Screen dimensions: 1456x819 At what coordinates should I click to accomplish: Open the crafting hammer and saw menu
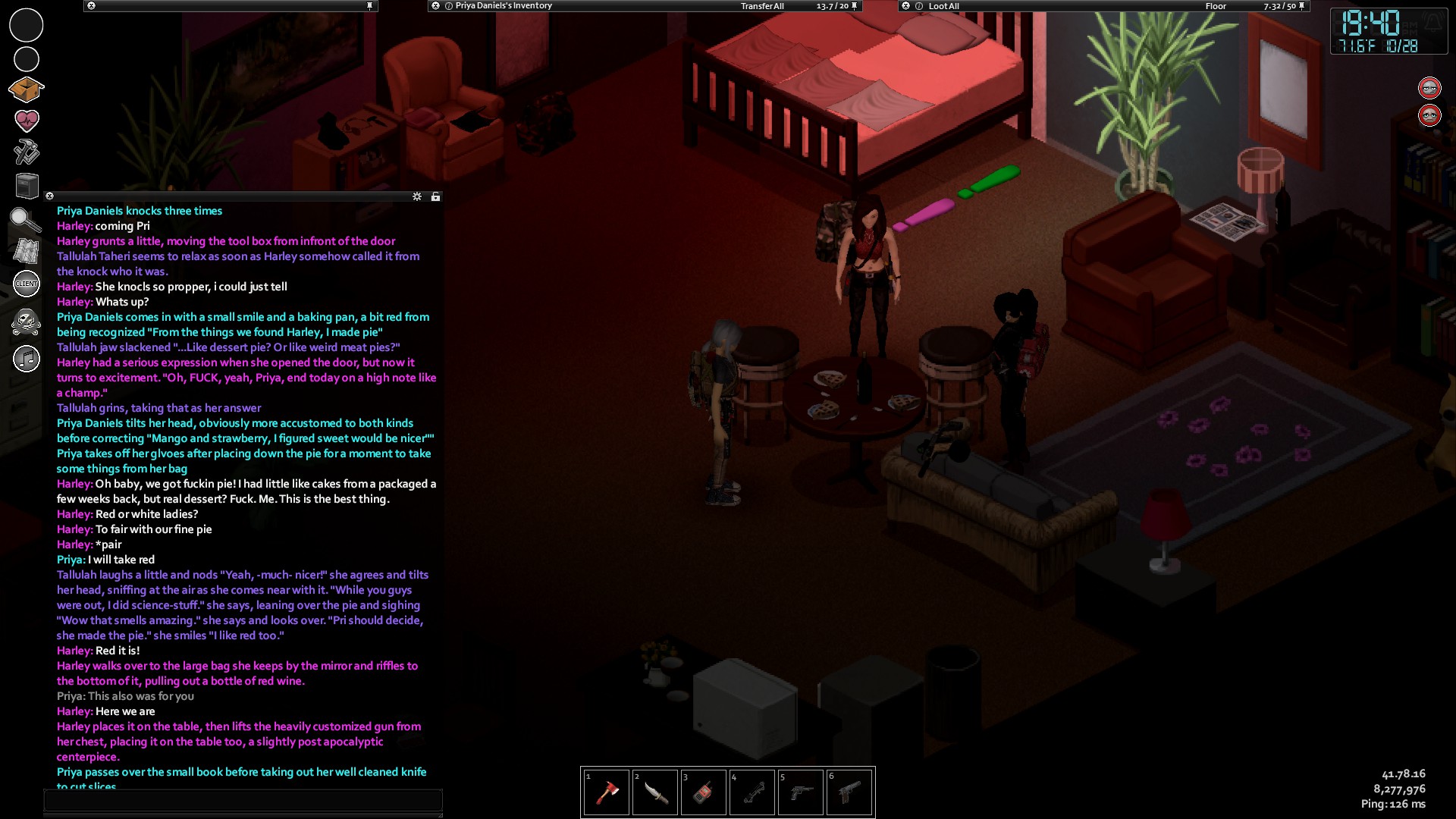pos(27,152)
